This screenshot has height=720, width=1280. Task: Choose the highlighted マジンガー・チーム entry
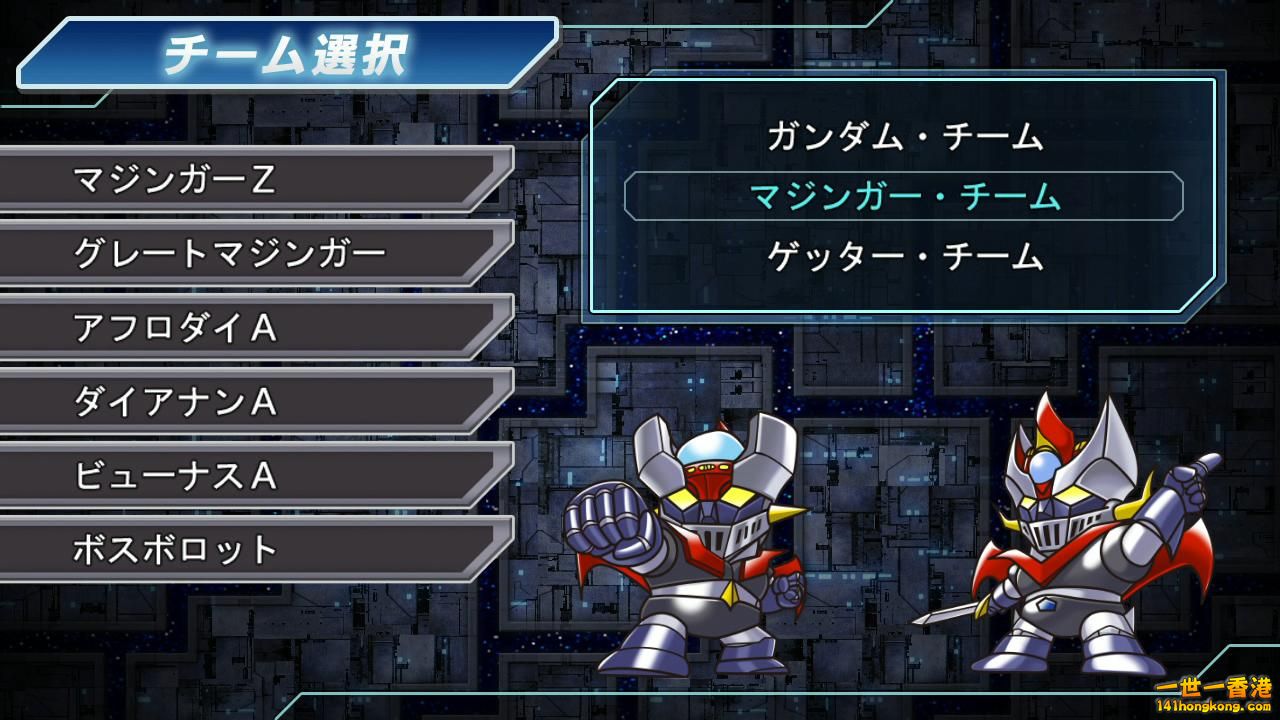click(904, 196)
